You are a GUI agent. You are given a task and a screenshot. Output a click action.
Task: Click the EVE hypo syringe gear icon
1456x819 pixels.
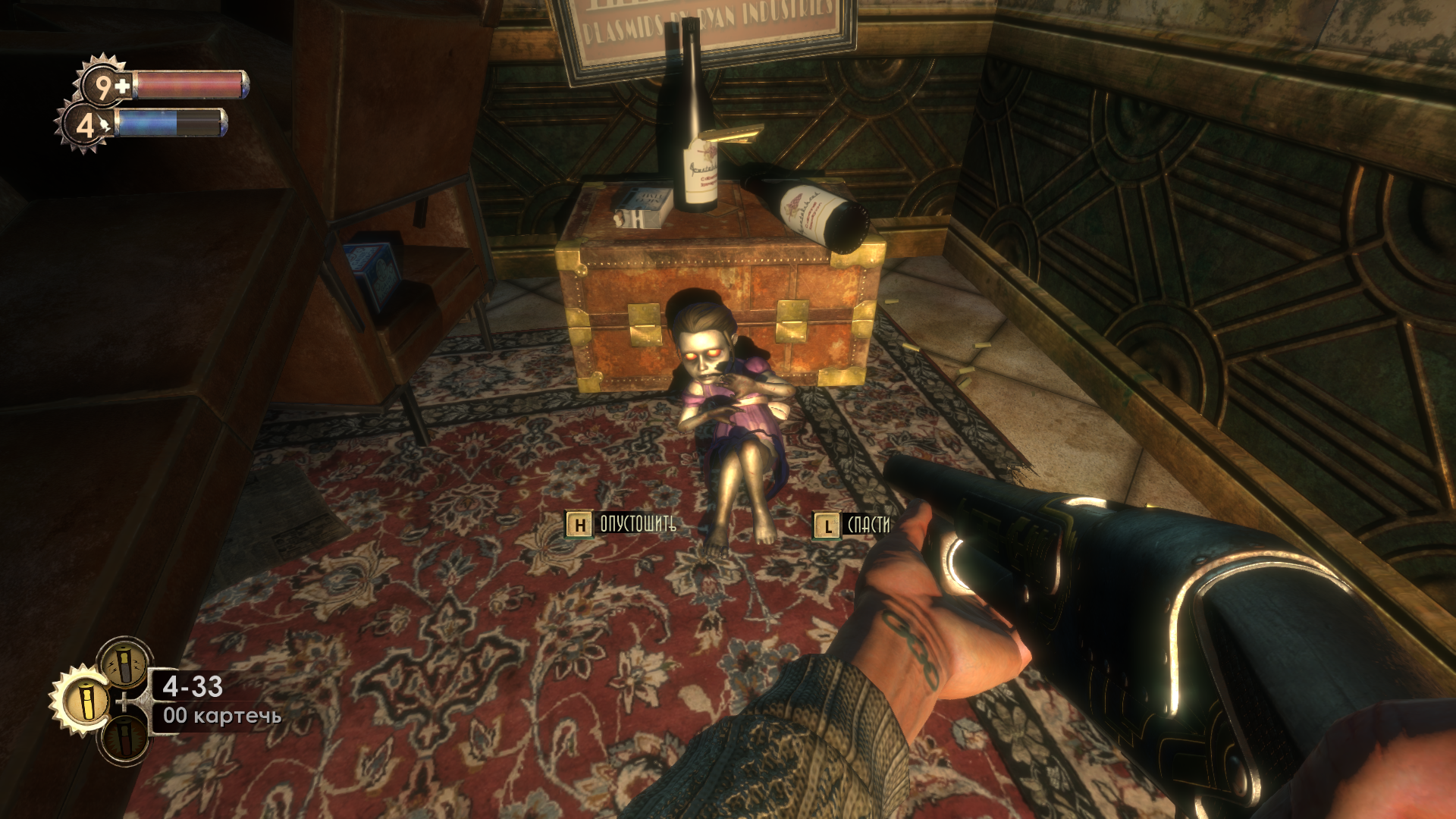84,125
